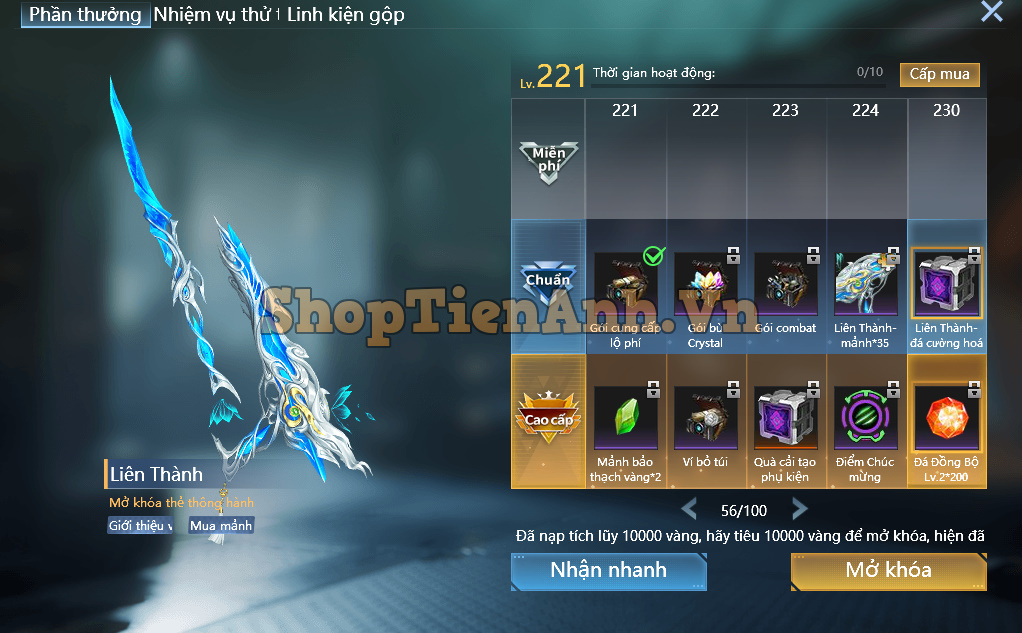Viewport: 1022px width, 633px height.
Task: Click the Cấp mua button
Action: click(939, 74)
